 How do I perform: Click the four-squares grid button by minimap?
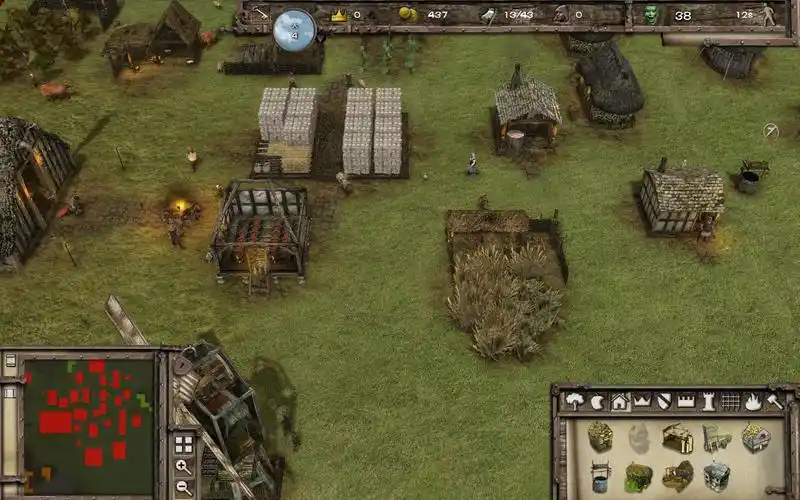183,443
